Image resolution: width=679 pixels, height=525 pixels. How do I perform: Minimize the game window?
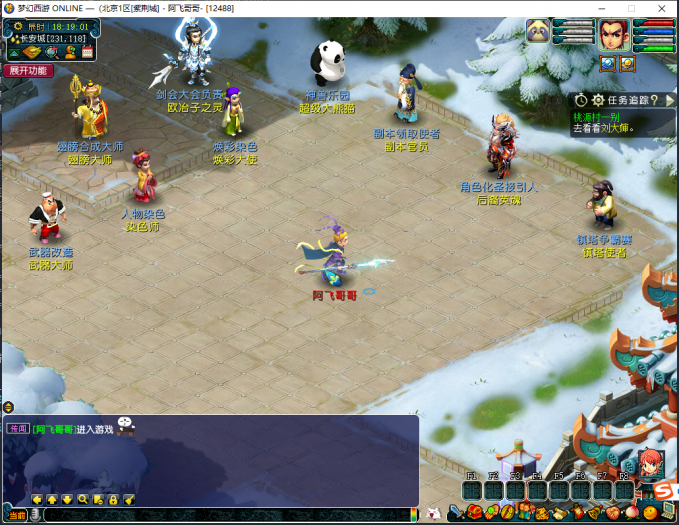603,8
